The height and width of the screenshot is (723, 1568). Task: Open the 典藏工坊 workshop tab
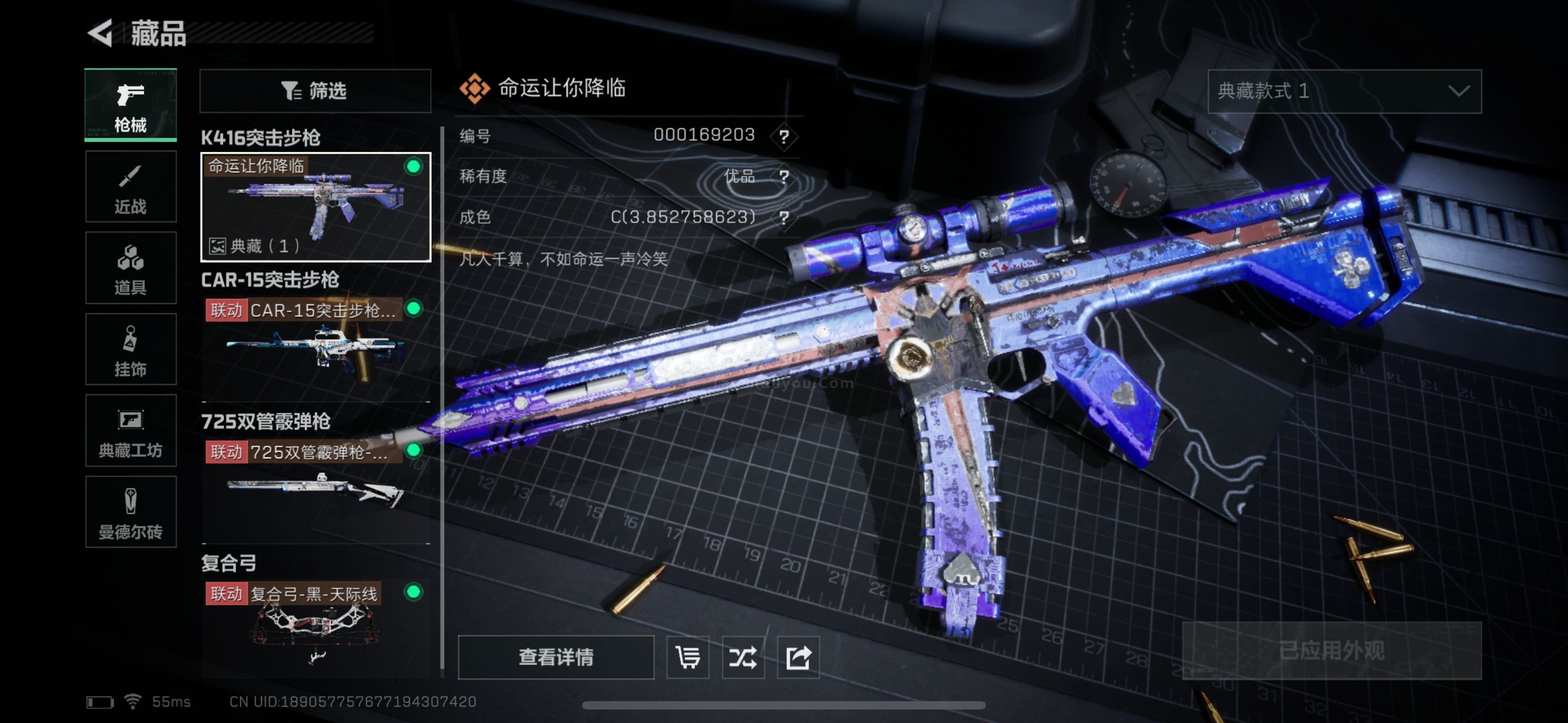click(x=130, y=430)
